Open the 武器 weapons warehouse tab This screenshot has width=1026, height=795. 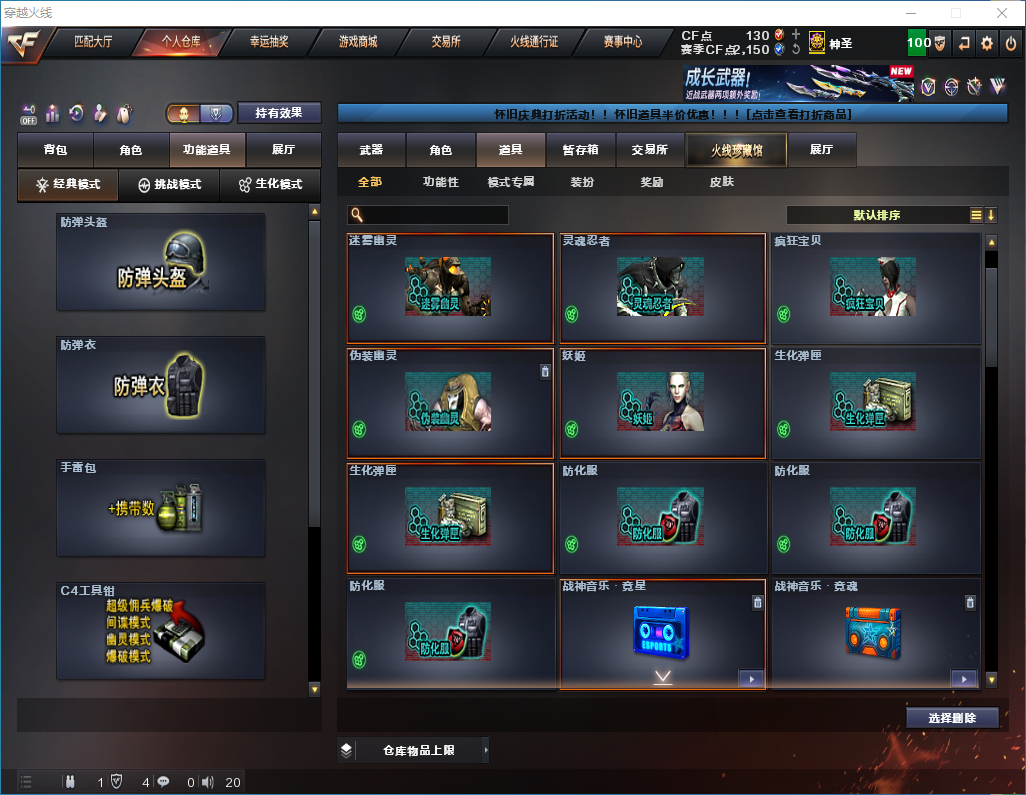(371, 150)
